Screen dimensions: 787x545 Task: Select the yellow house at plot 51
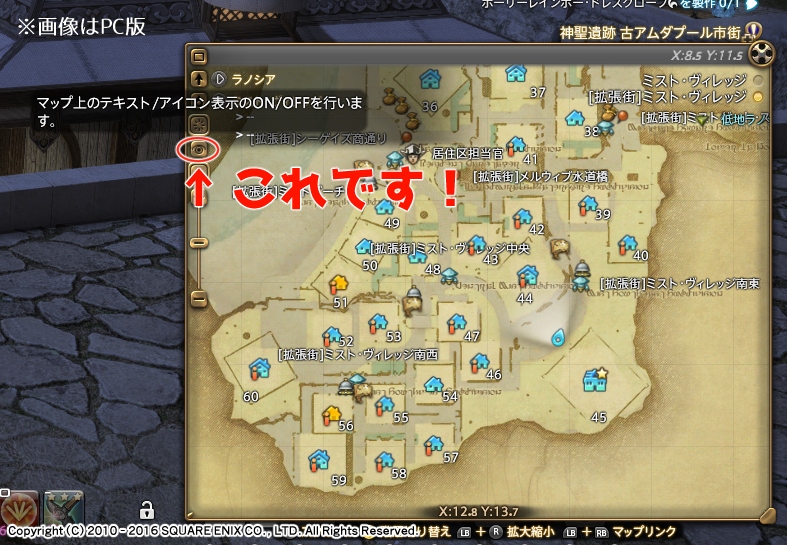337,285
